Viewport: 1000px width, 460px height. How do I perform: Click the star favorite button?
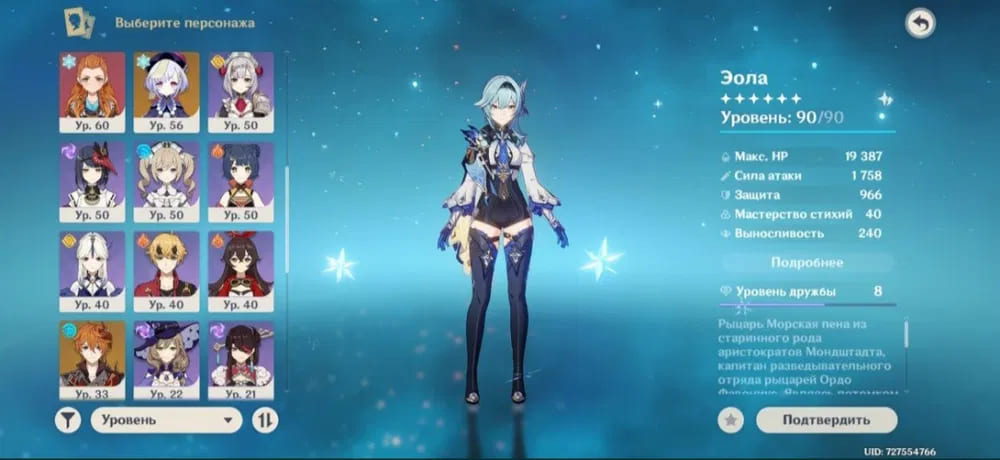coord(731,420)
